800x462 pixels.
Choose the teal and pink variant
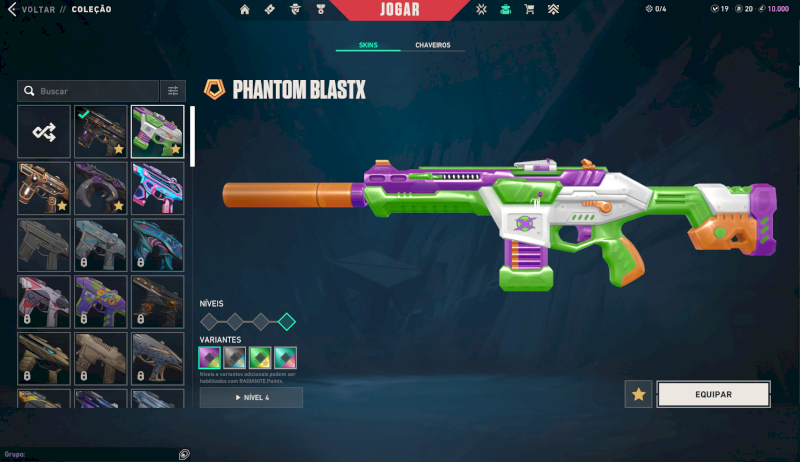286,357
